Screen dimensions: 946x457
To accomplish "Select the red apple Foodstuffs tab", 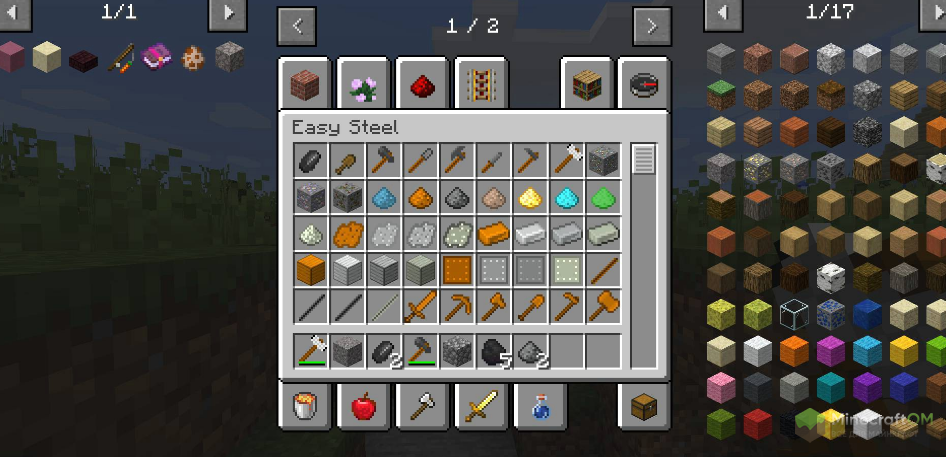I will (363, 407).
